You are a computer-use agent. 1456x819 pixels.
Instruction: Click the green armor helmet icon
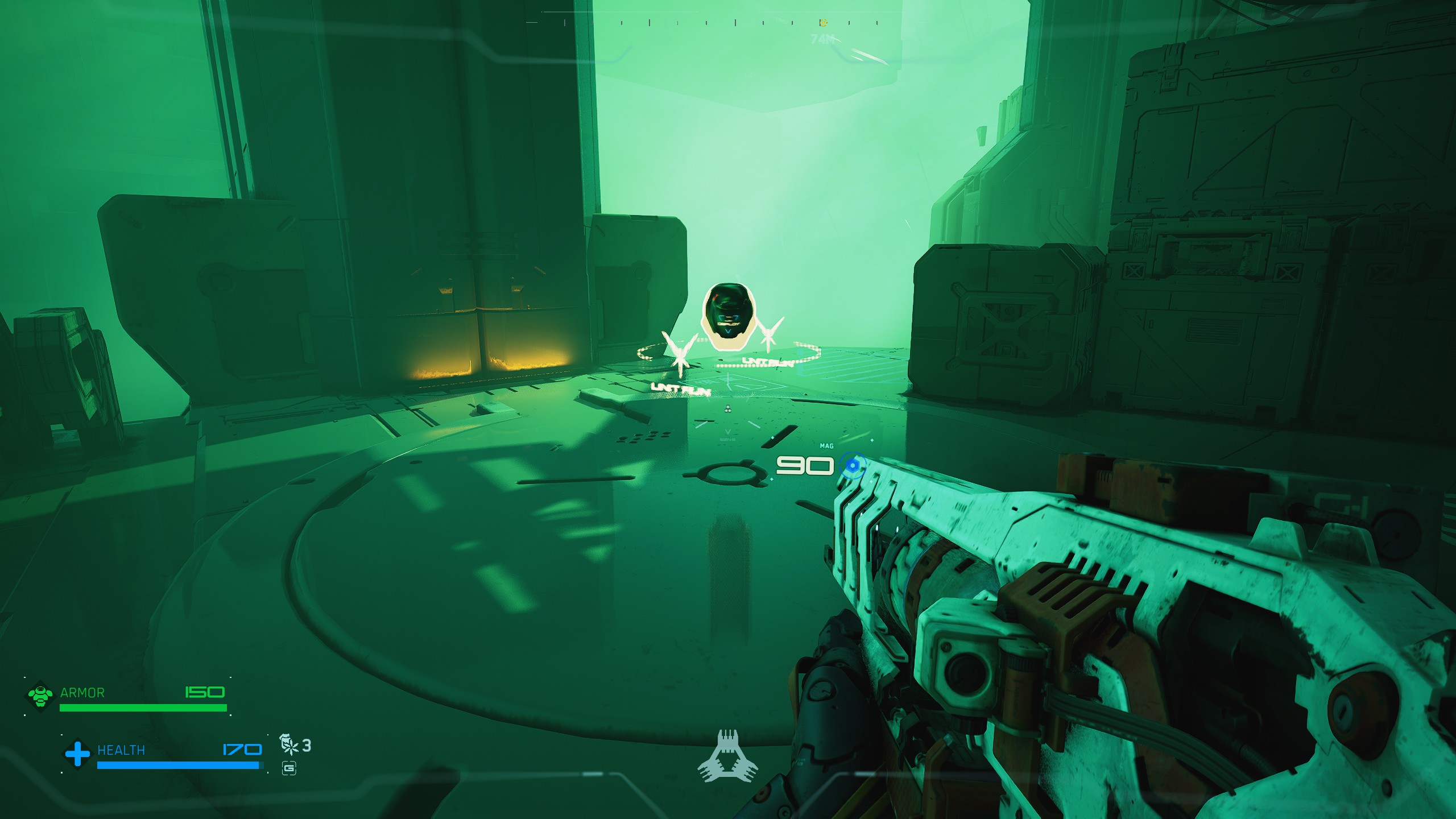point(40,695)
